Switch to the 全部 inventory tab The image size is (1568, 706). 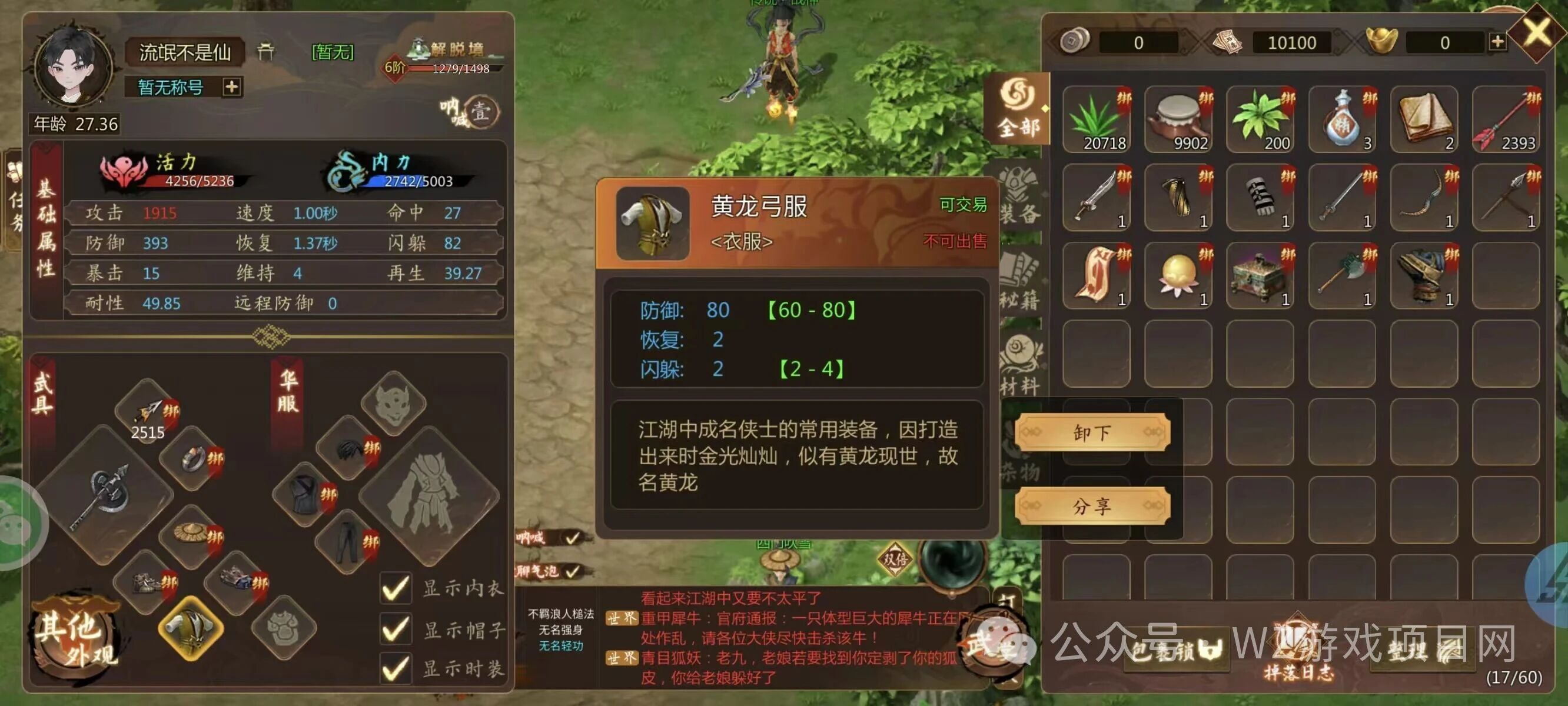click(1018, 109)
